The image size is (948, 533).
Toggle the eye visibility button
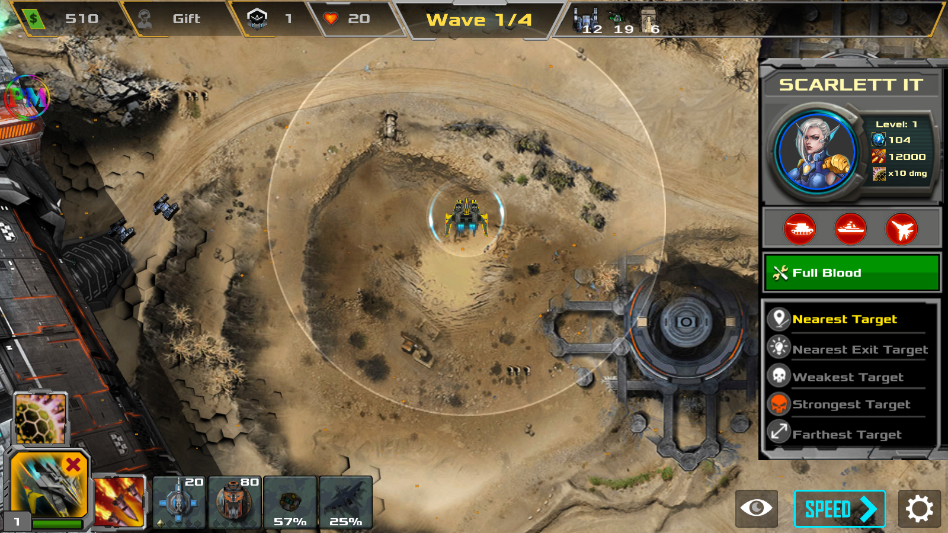[x=757, y=509]
